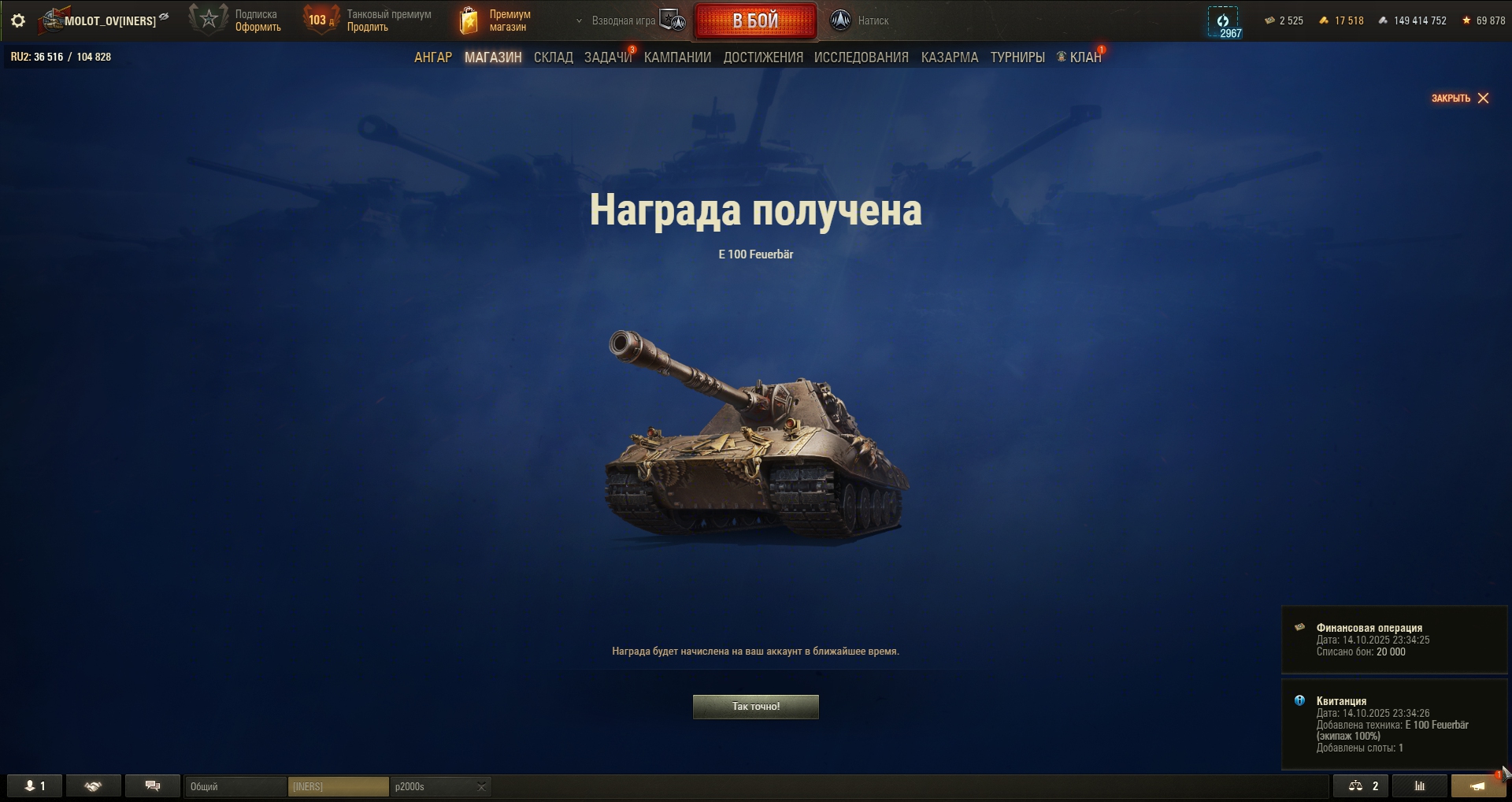Close the p2000s chat tab

pos(481,787)
